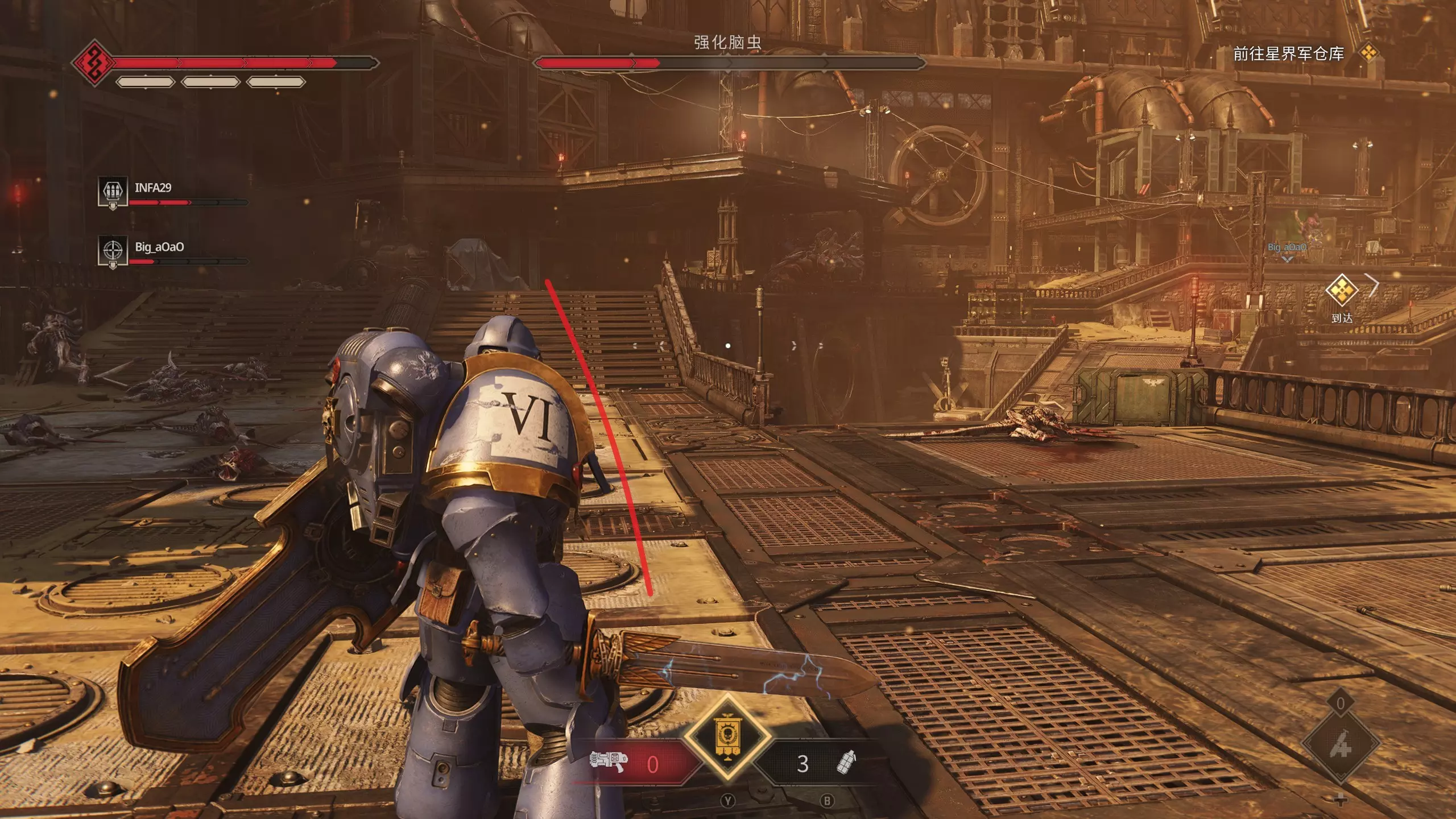This screenshot has height=819, width=1456.
Task: Select the frag grenade slot
Action: pos(846,763)
